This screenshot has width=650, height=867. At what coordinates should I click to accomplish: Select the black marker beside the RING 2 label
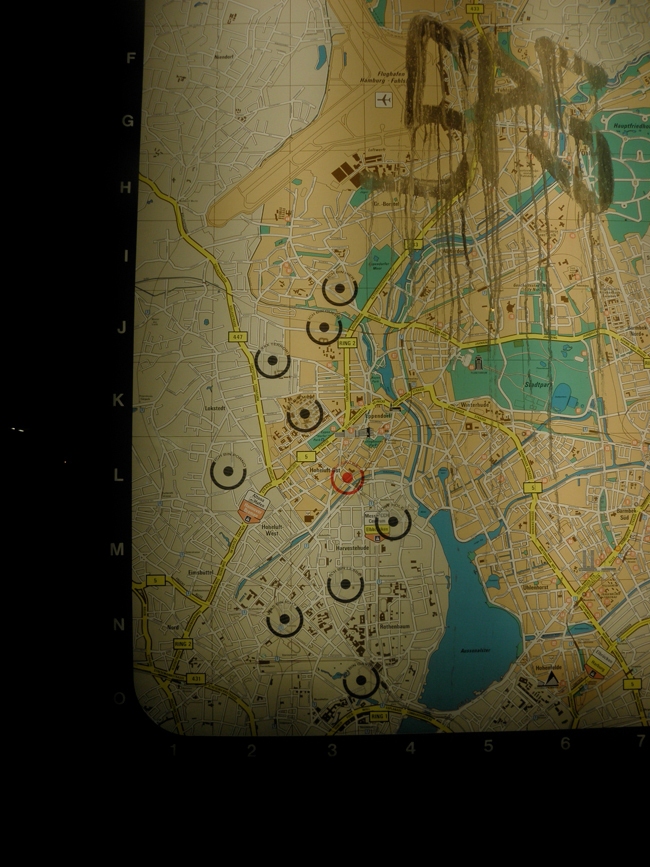[323, 327]
